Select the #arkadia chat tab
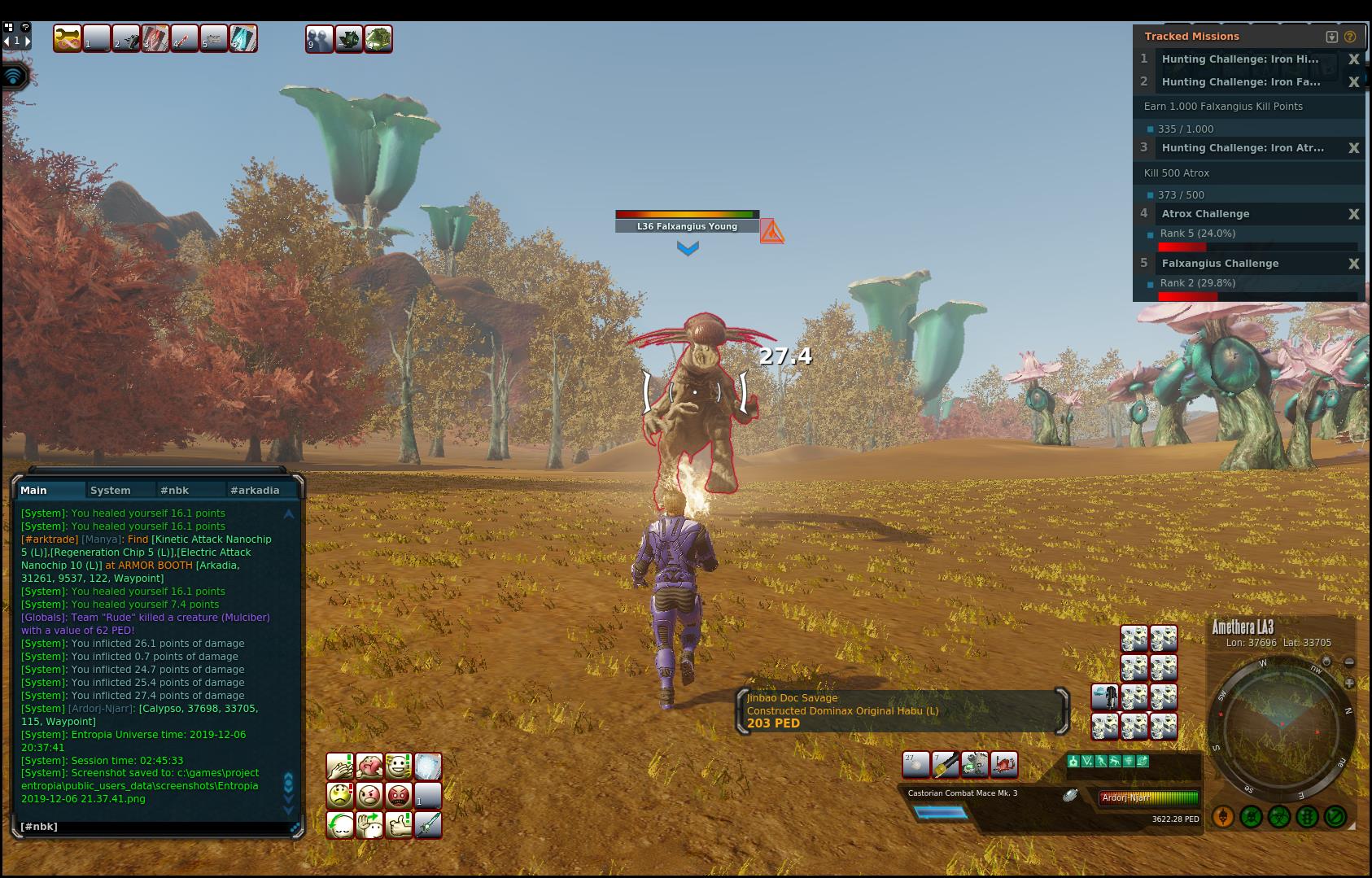This screenshot has width=1372, height=878. pyautogui.click(x=255, y=490)
